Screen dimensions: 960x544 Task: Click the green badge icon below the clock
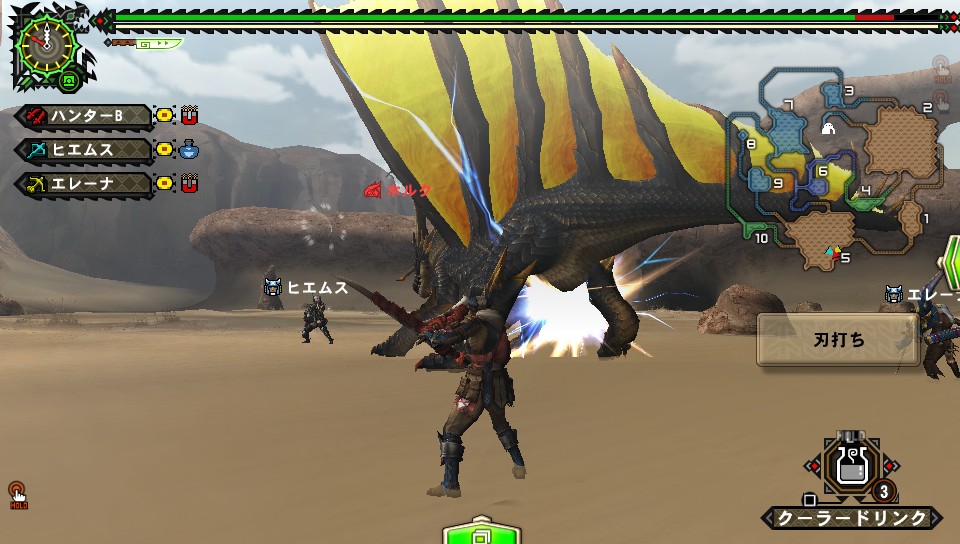pyautogui.click(x=68, y=80)
